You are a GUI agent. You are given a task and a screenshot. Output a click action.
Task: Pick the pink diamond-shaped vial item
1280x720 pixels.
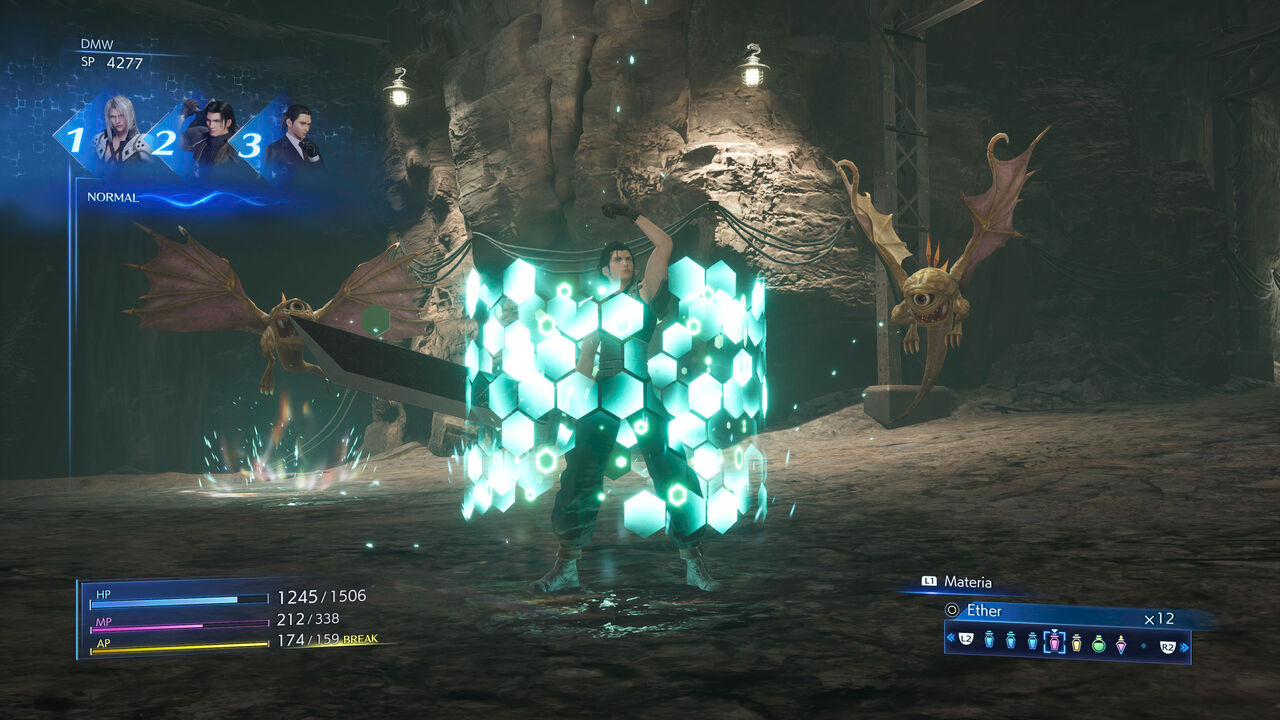1120,642
